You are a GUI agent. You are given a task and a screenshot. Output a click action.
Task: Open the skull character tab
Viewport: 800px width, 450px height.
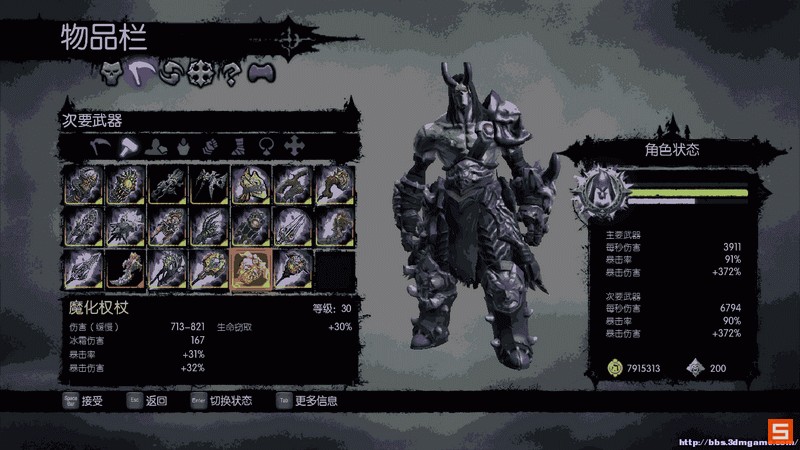(x=110, y=72)
